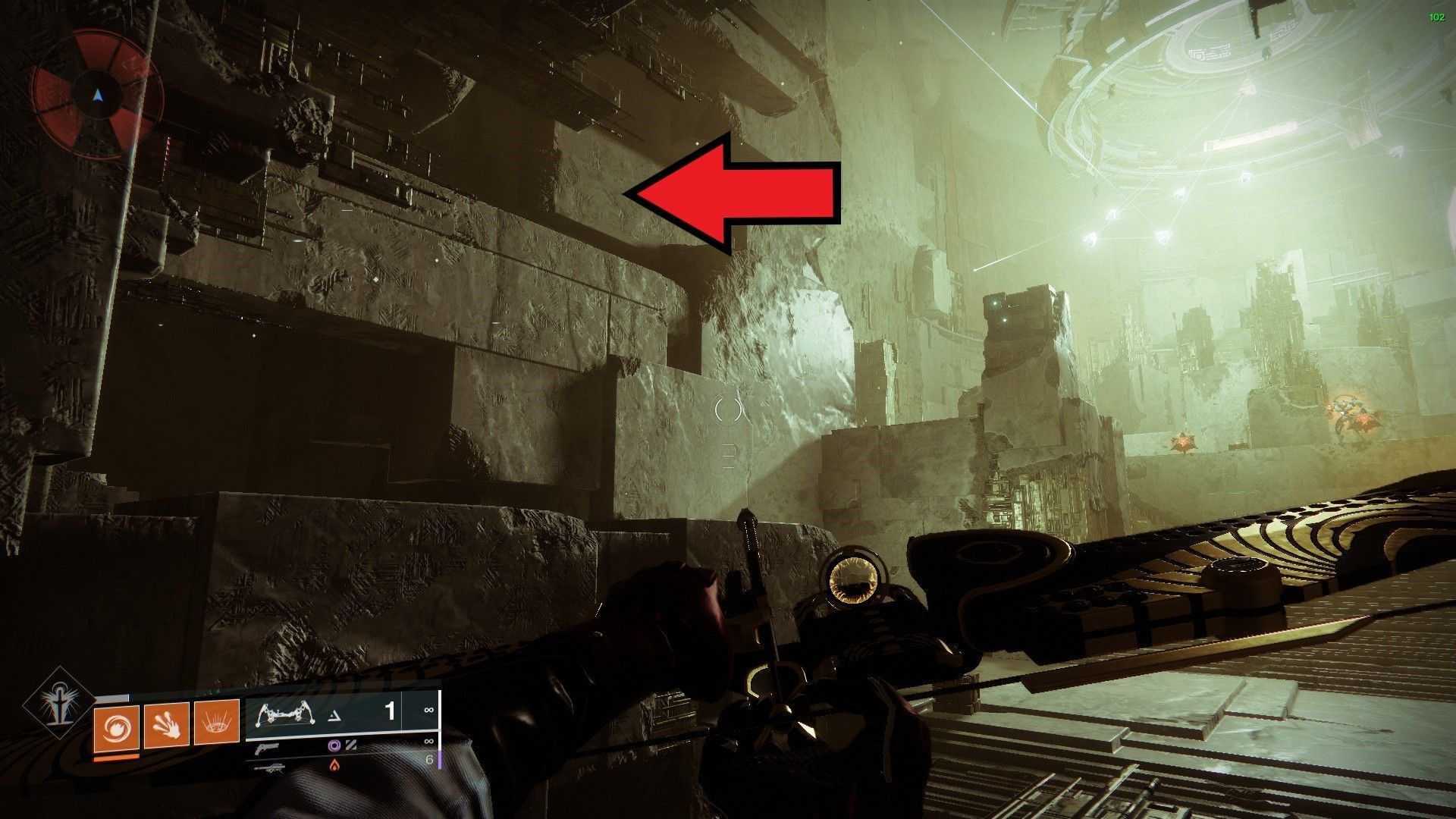Select the Void element circle icon
Viewport: 1456px width, 819px height.
(x=336, y=745)
